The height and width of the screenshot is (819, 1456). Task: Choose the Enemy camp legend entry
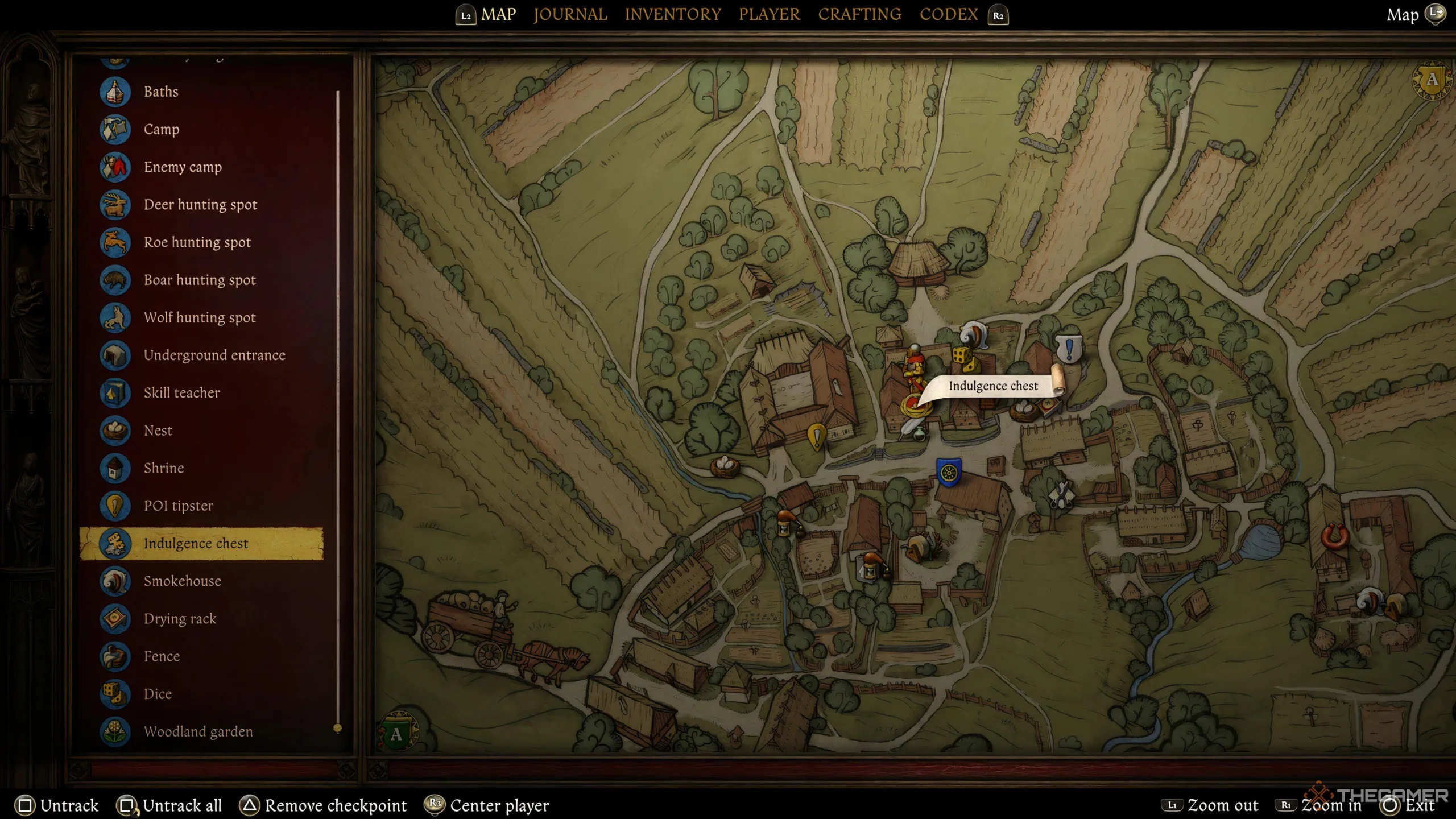(x=183, y=167)
